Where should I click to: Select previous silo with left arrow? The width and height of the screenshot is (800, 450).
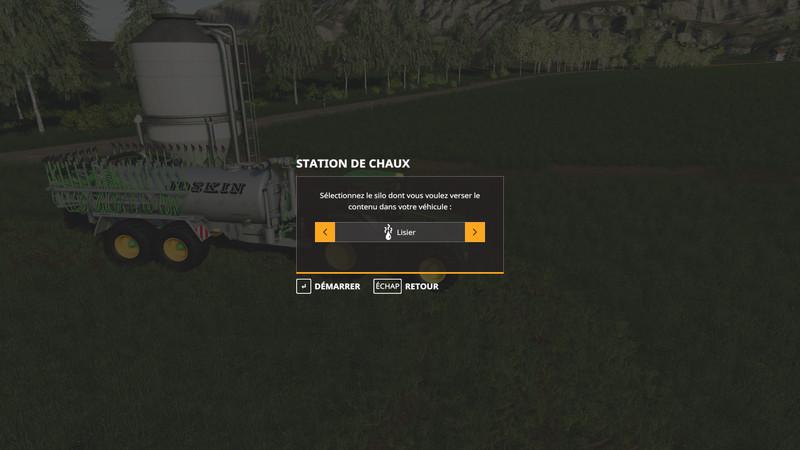click(325, 232)
